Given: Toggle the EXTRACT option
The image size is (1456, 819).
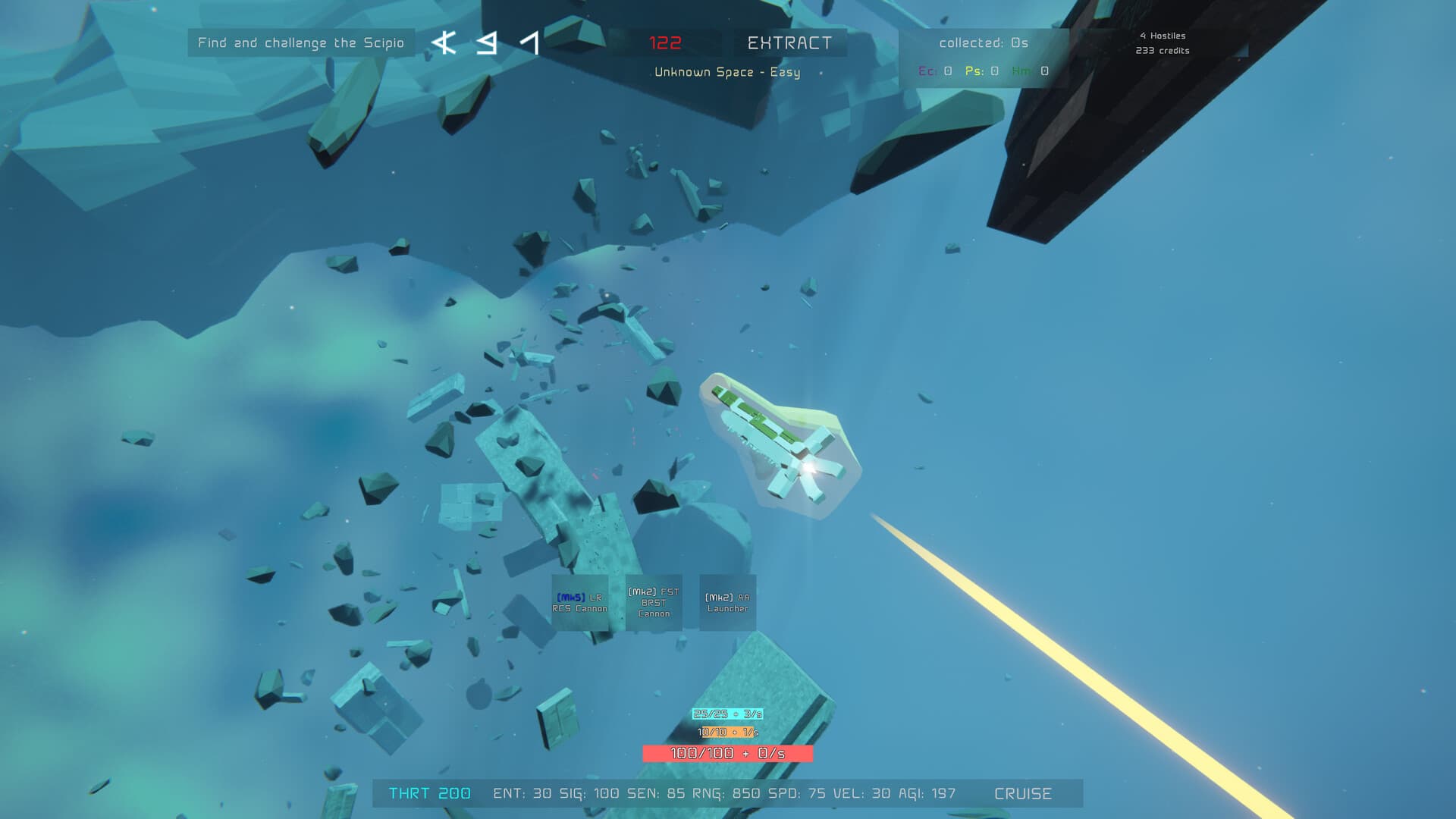Looking at the screenshot, I should coord(790,43).
